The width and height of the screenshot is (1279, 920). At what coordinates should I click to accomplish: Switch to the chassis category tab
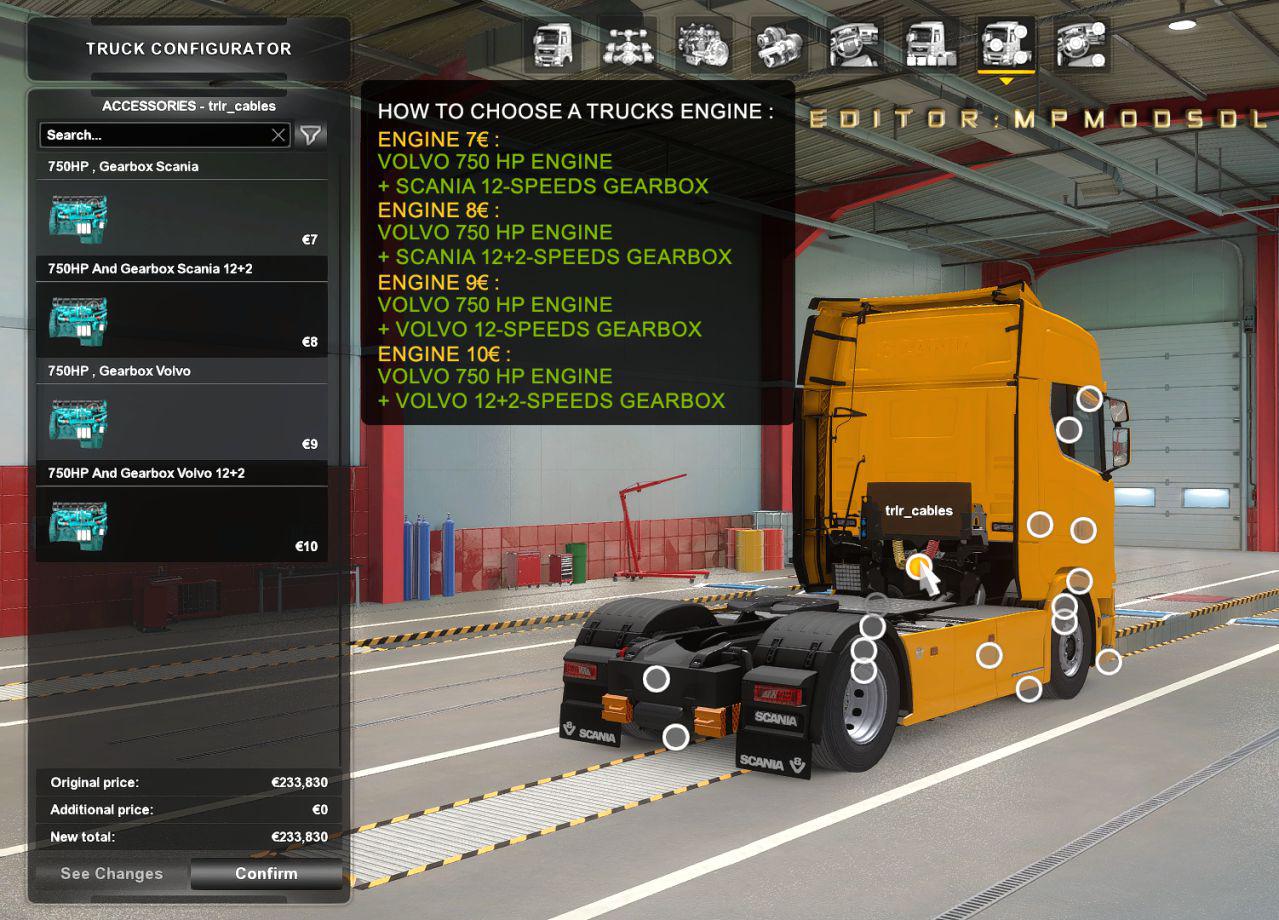(x=628, y=45)
